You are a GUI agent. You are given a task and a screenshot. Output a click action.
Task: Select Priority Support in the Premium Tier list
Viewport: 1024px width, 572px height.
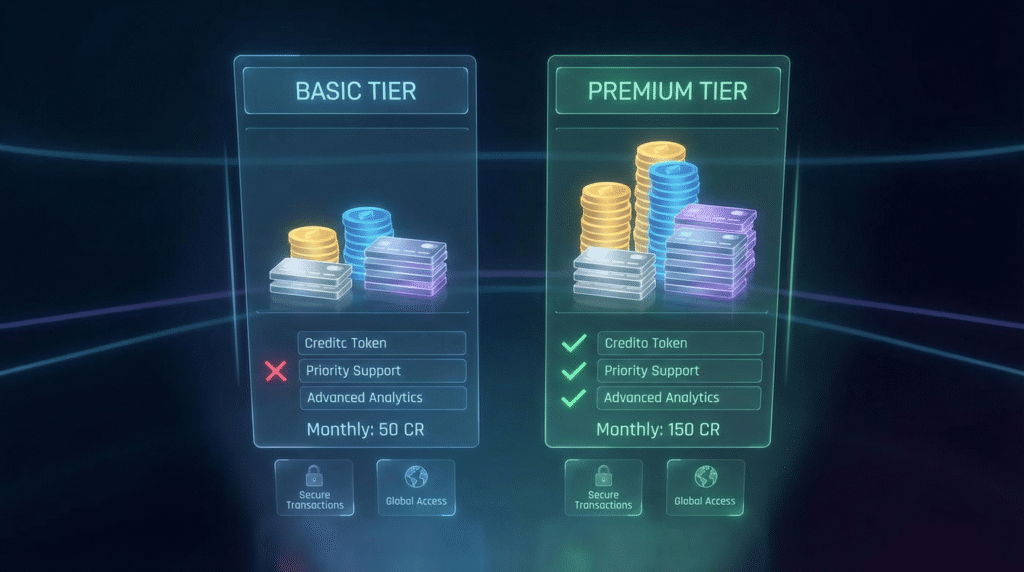click(x=680, y=371)
